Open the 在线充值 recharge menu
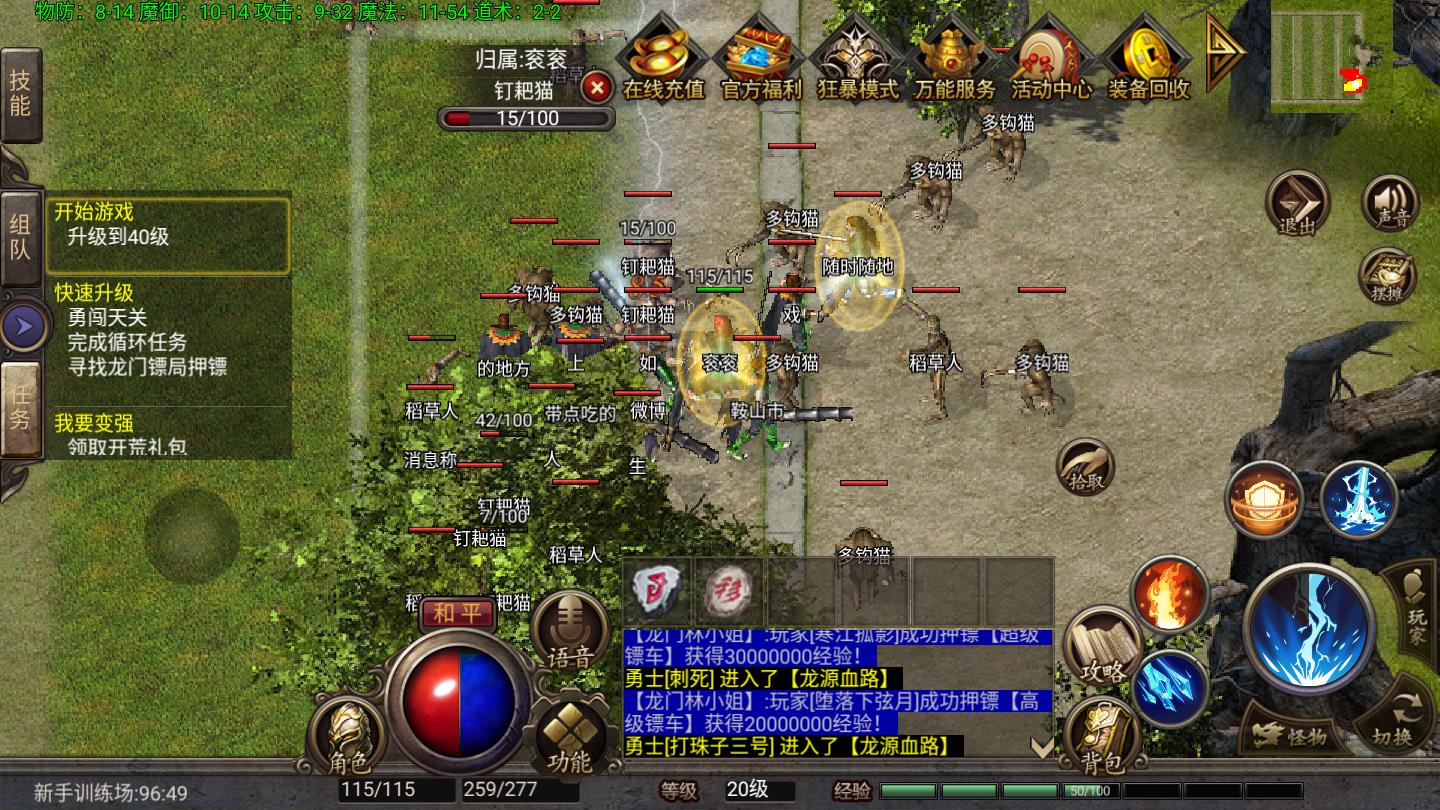This screenshot has width=1440, height=810. (662, 62)
